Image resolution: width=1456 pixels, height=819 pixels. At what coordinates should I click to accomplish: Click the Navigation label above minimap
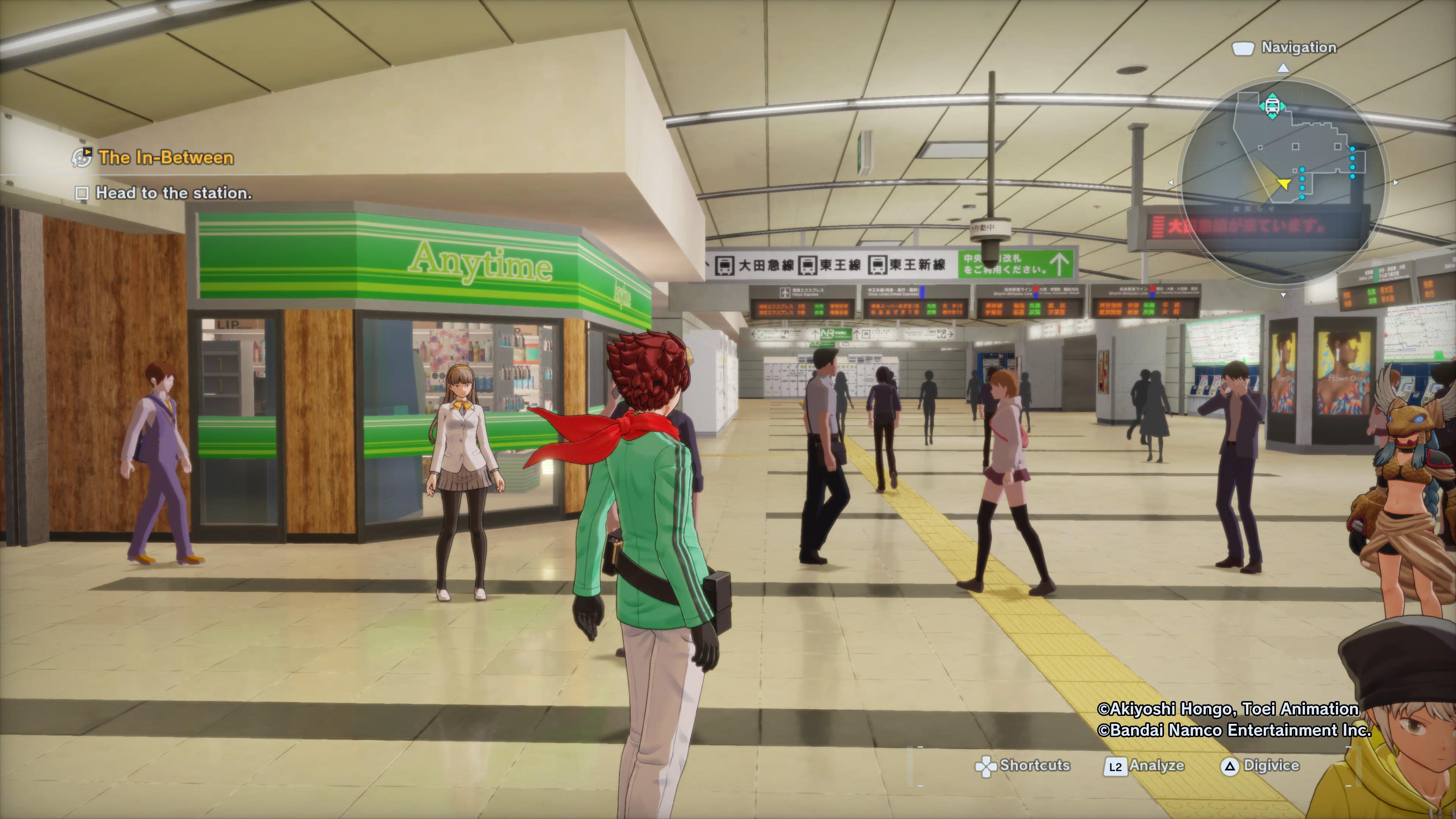pos(1298,47)
